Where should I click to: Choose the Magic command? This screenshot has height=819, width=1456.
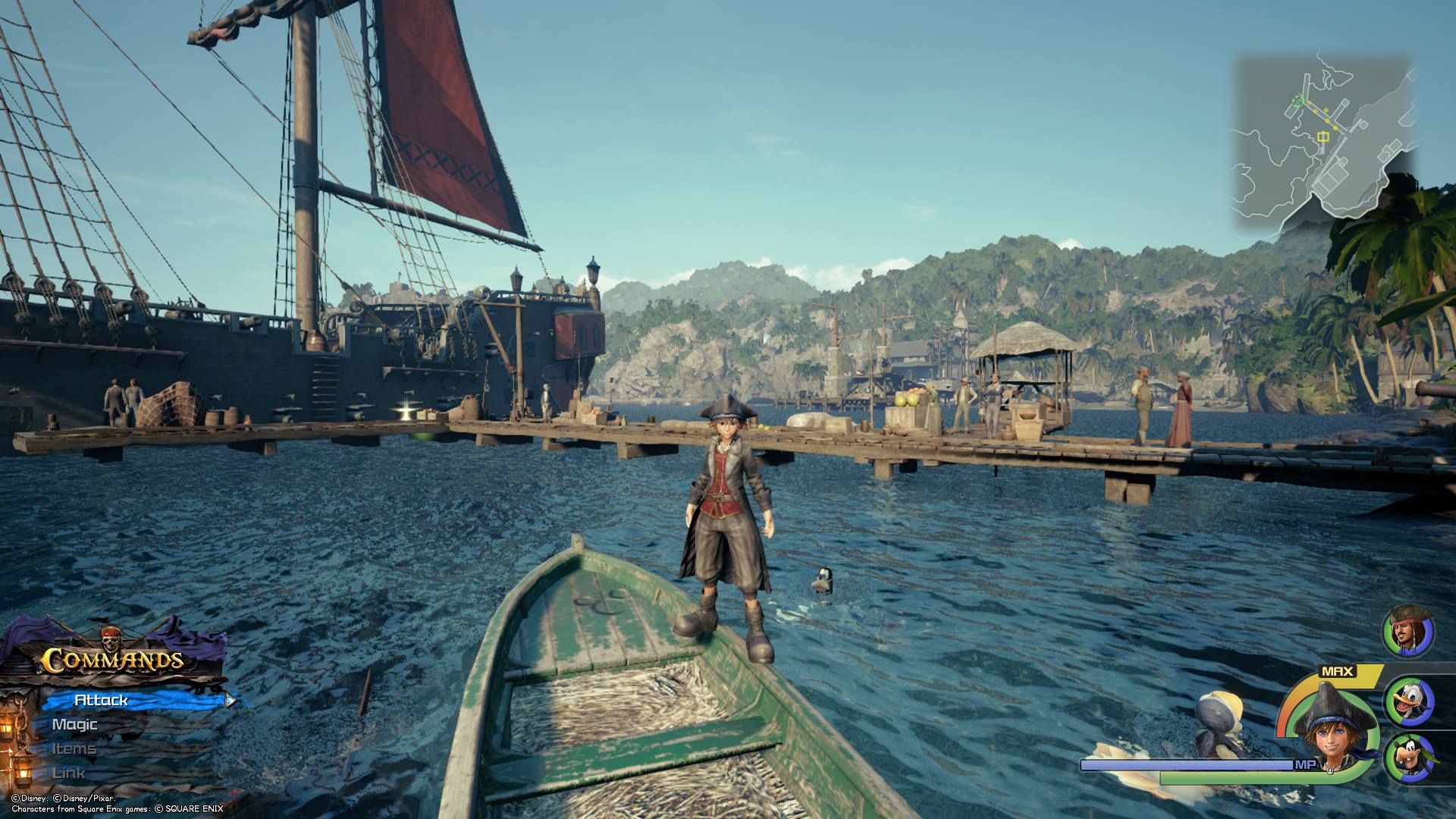pyautogui.click(x=75, y=724)
